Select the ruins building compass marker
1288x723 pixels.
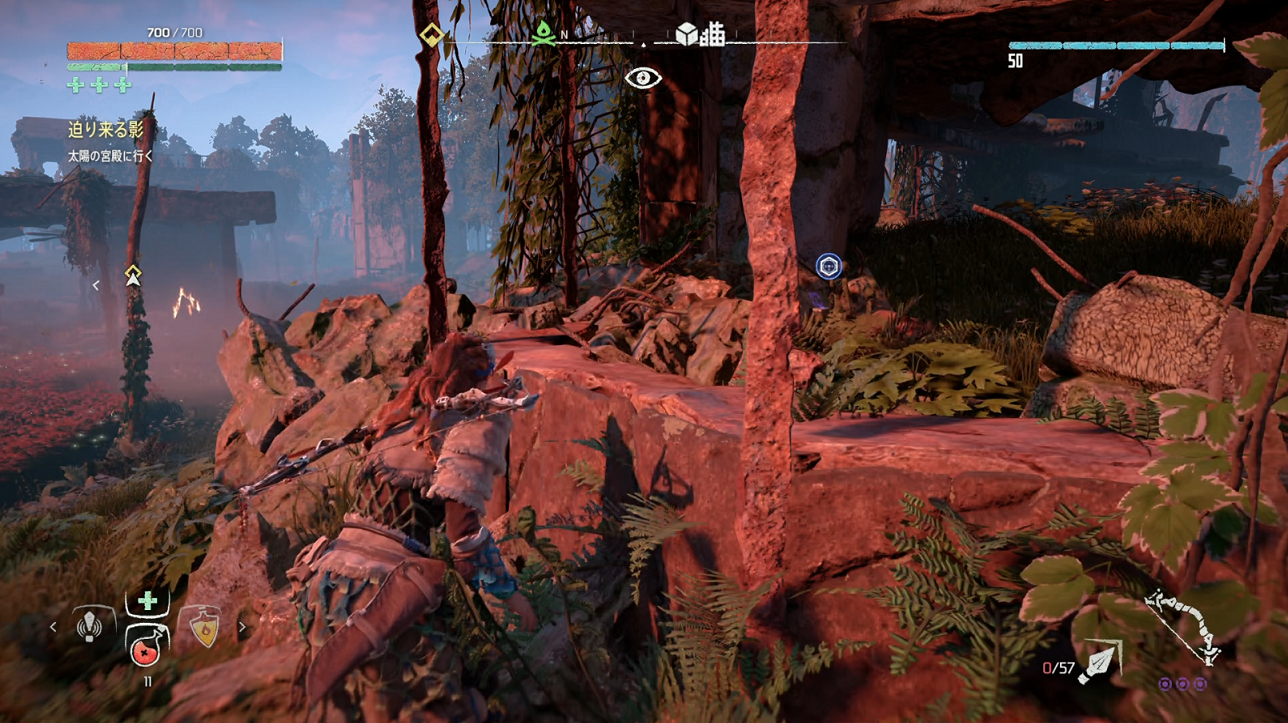pos(712,35)
